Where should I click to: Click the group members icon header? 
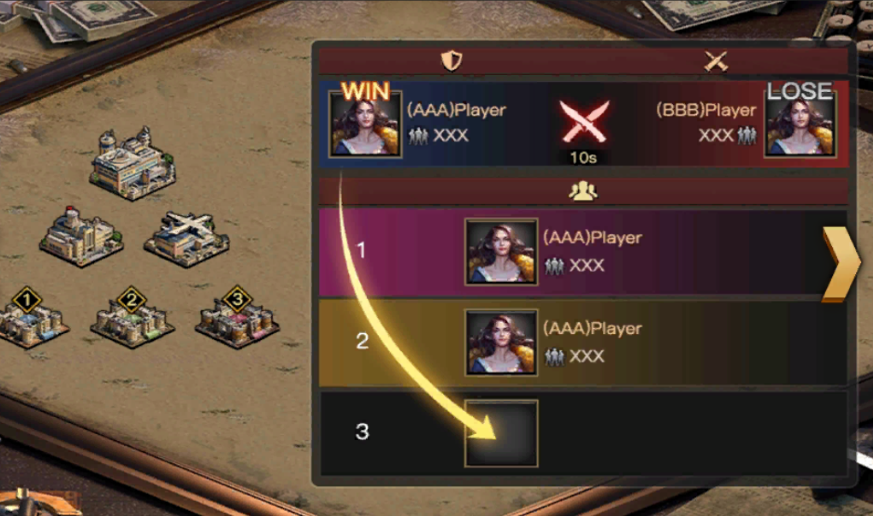(x=582, y=192)
